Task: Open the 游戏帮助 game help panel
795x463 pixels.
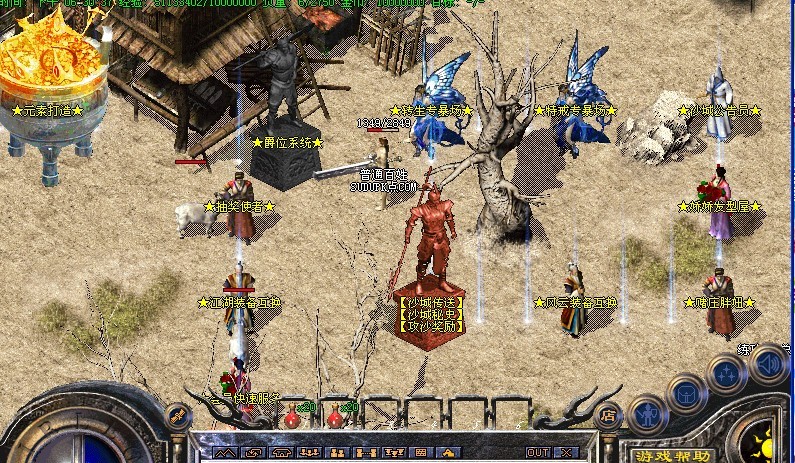Action: (x=672, y=455)
